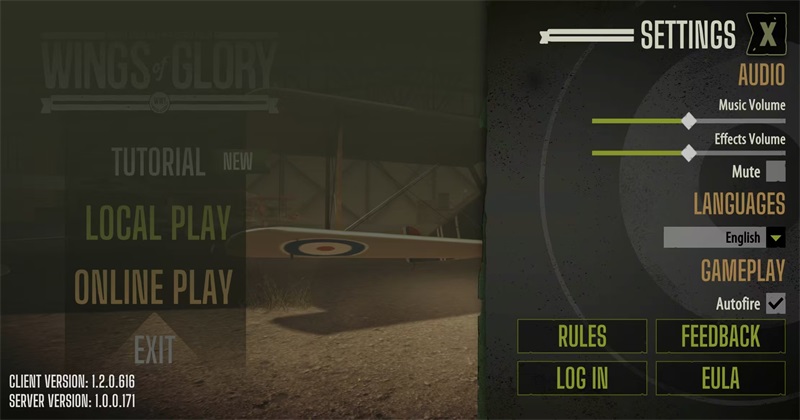This screenshot has height=420, width=800.
Task: Open the Rules page
Action: (x=581, y=336)
